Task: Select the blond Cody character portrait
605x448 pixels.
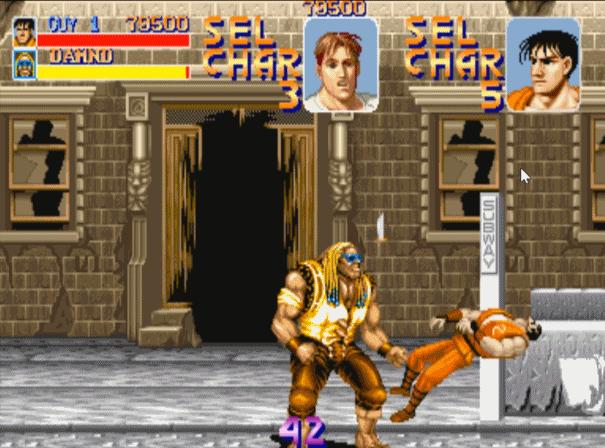Action: click(x=340, y=65)
